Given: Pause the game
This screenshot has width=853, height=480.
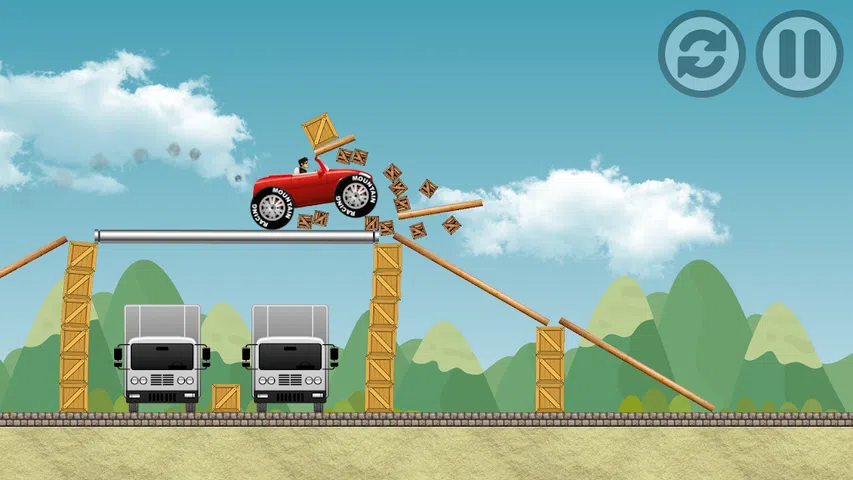Looking at the screenshot, I should [799, 54].
